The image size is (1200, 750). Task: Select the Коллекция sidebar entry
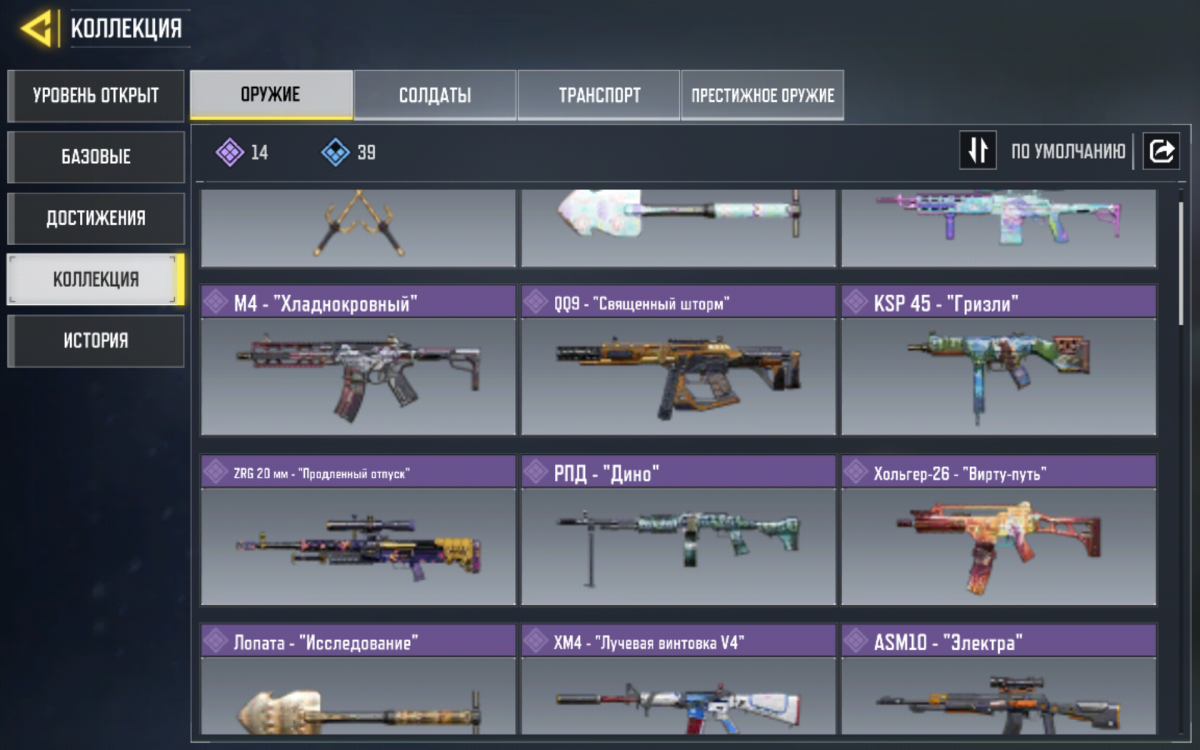(96, 279)
